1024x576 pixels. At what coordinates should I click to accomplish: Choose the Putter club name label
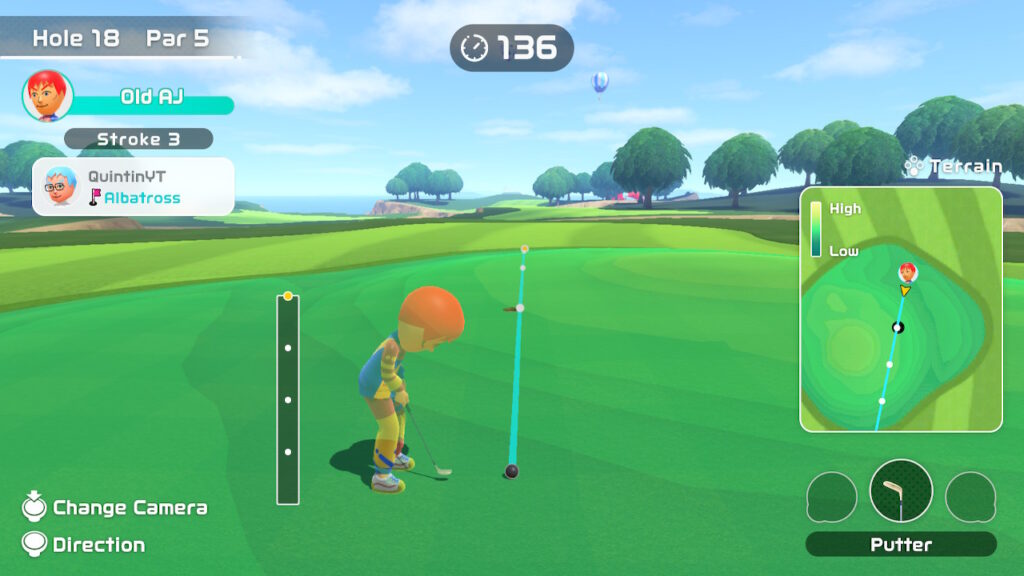(x=901, y=545)
